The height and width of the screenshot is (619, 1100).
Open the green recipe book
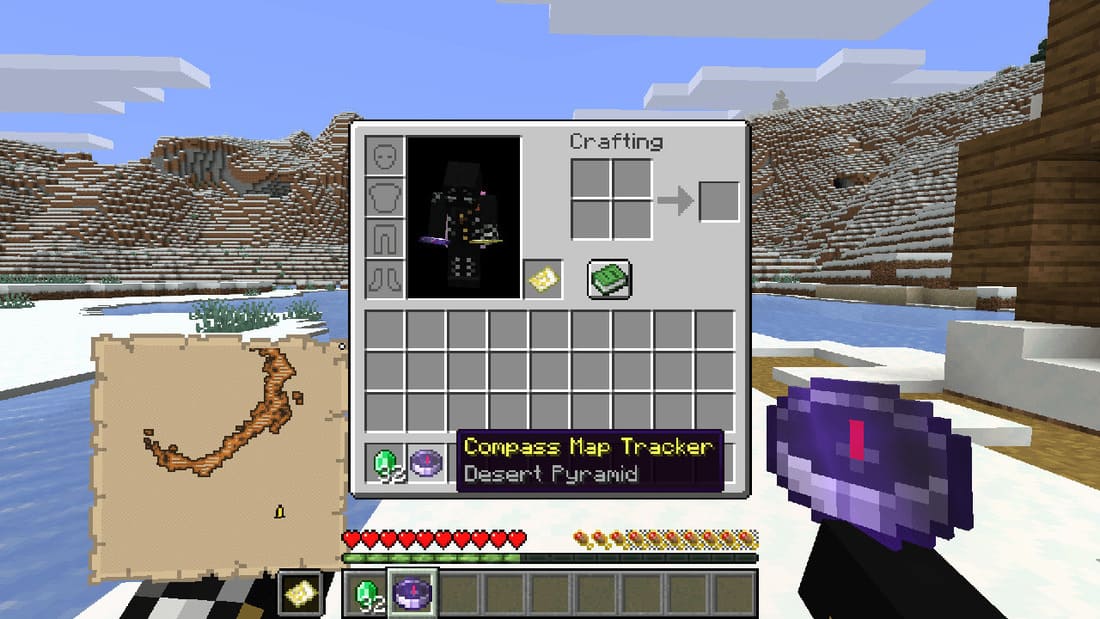click(607, 277)
